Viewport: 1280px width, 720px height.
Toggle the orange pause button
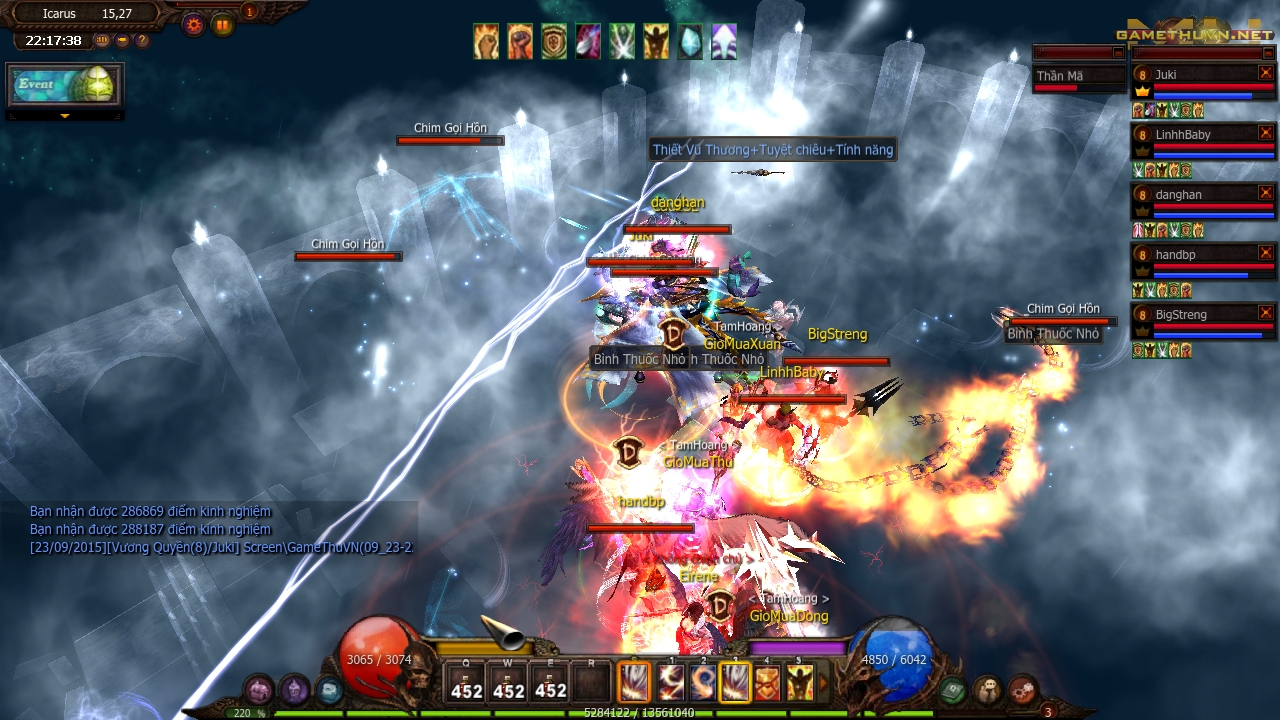(x=222, y=24)
